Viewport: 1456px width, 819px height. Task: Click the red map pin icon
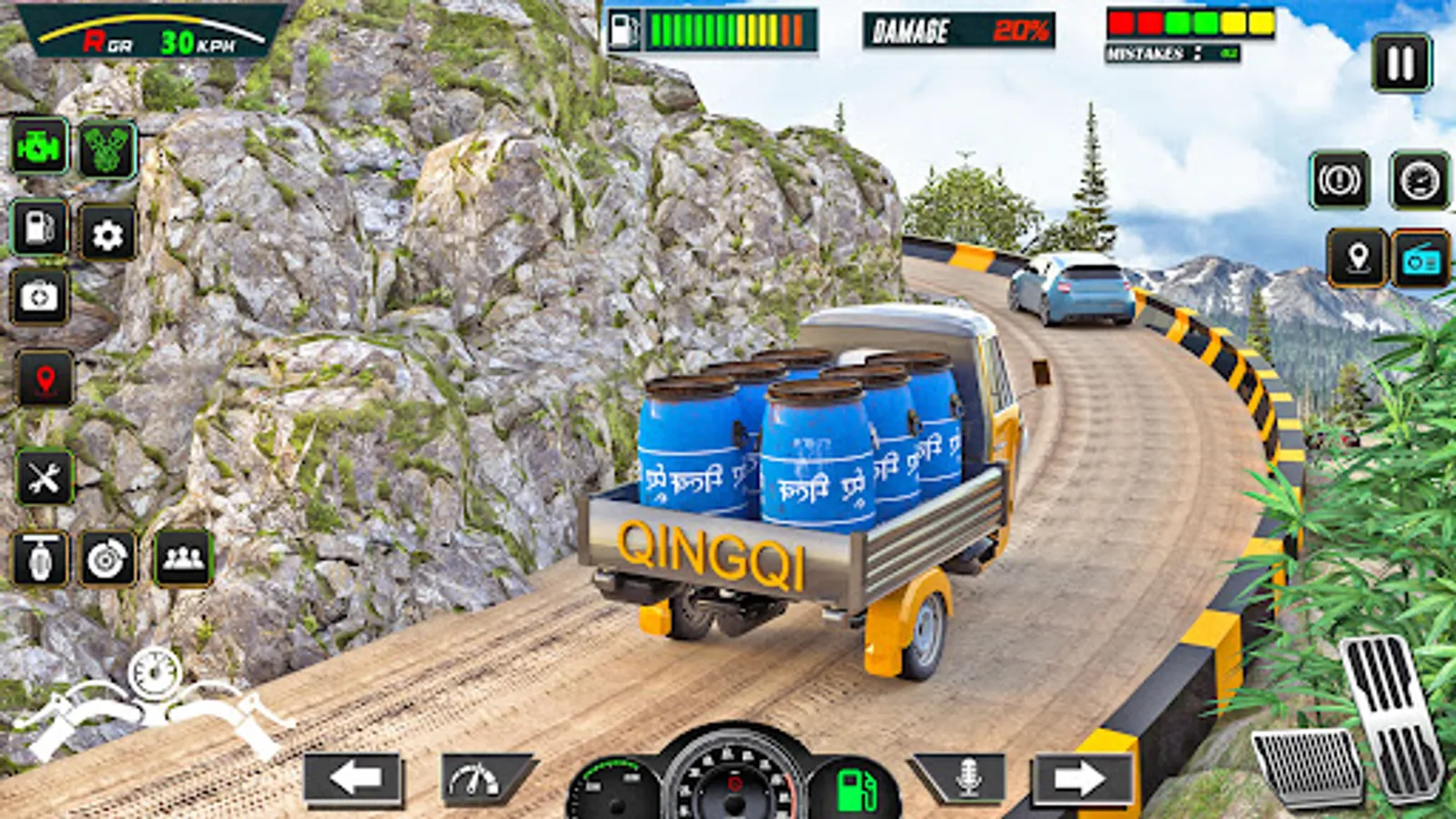coord(45,379)
